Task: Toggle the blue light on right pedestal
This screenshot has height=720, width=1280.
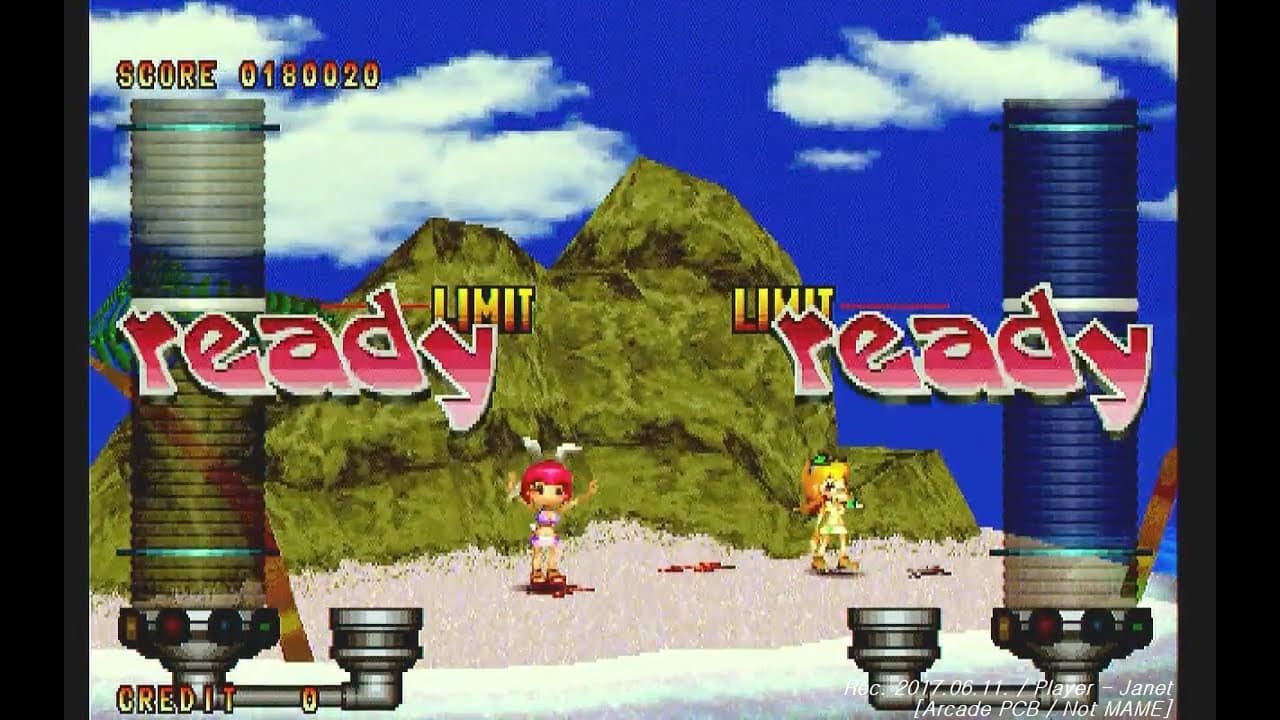Action: [1096, 626]
